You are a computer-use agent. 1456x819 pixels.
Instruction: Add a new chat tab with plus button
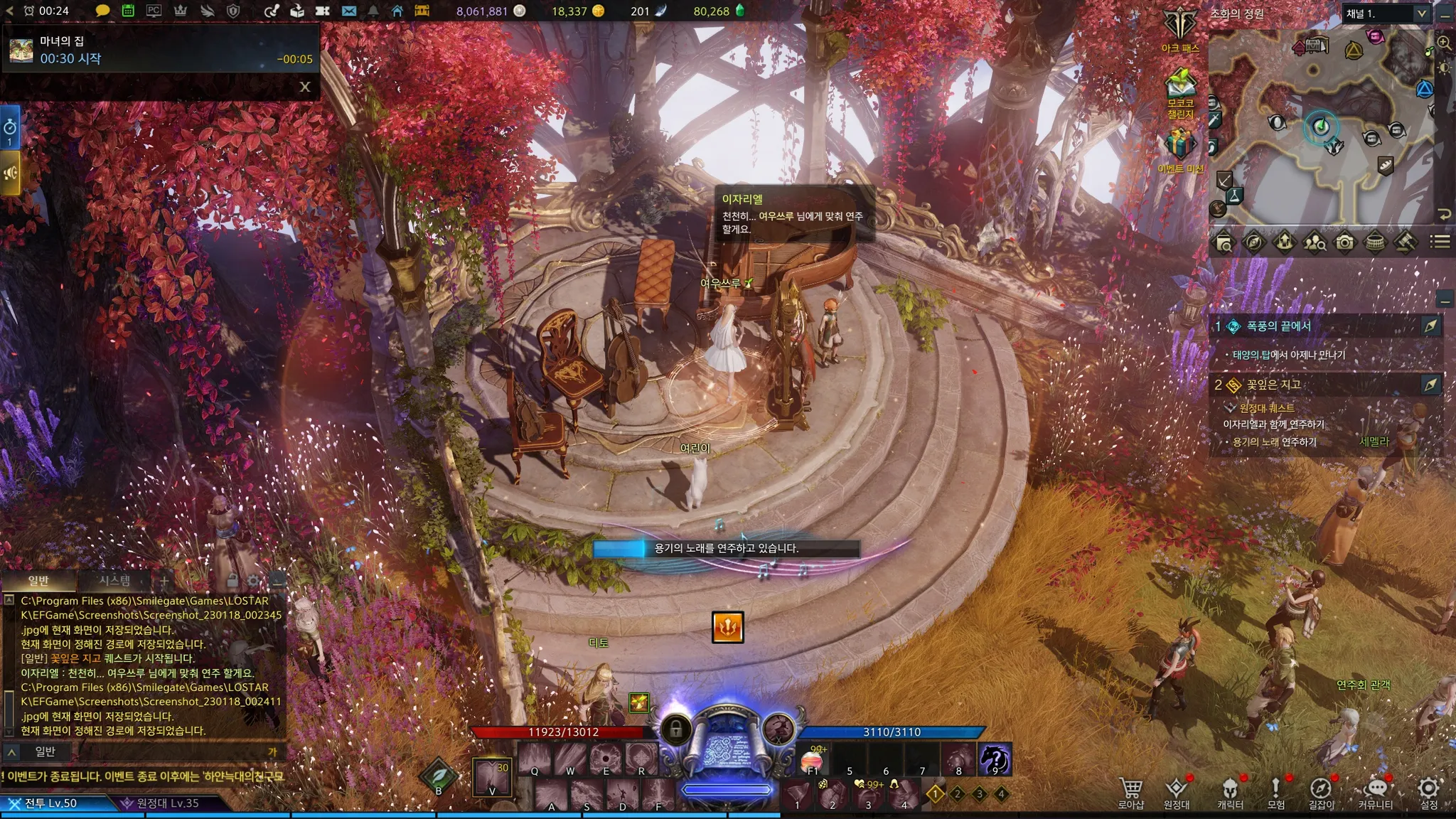point(164,581)
